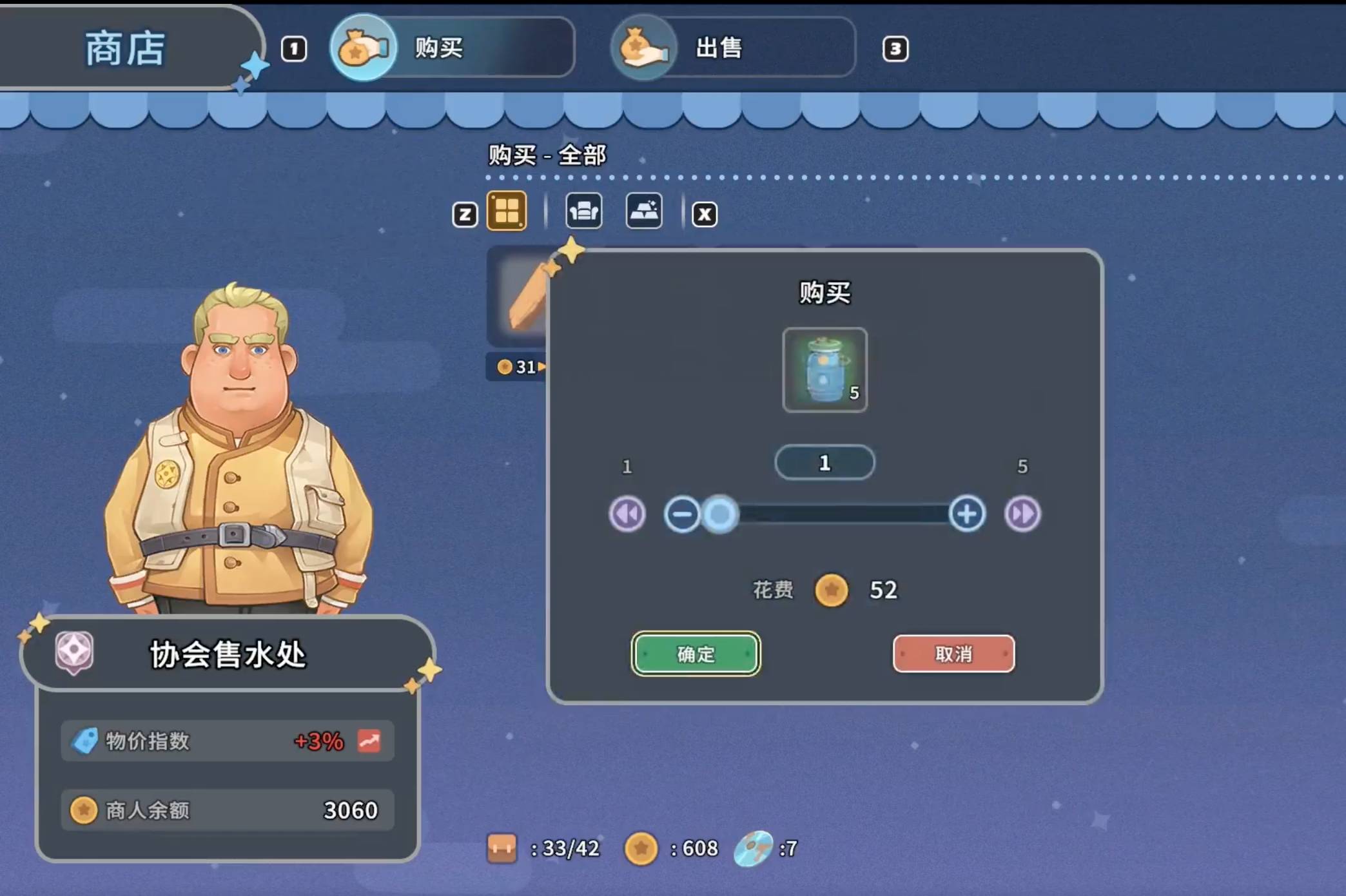The width and height of the screenshot is (1346, 896).
Task: Select the furniture category filter icon
Action: 583,211
